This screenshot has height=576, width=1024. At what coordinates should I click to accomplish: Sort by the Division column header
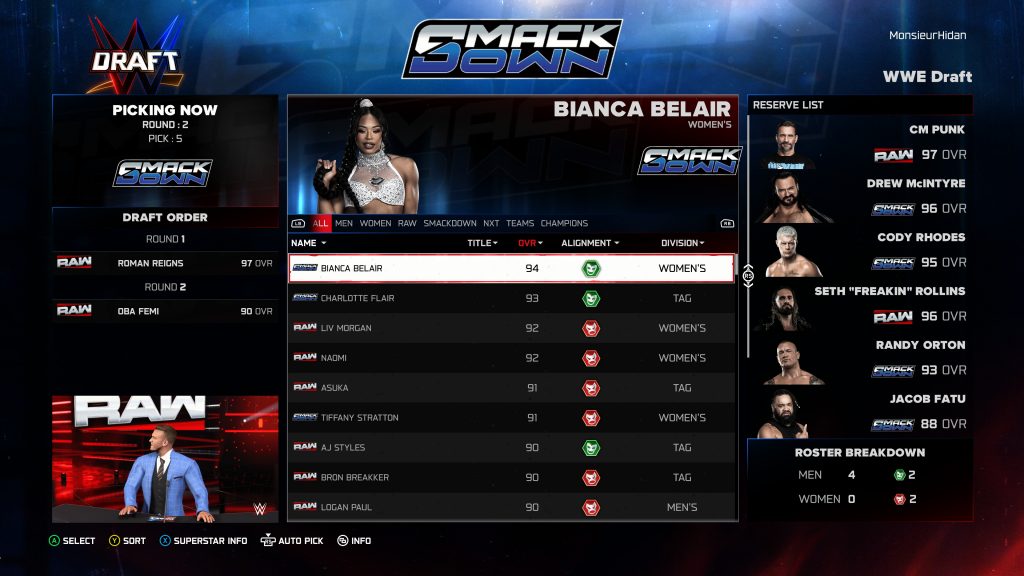[683, 243]
